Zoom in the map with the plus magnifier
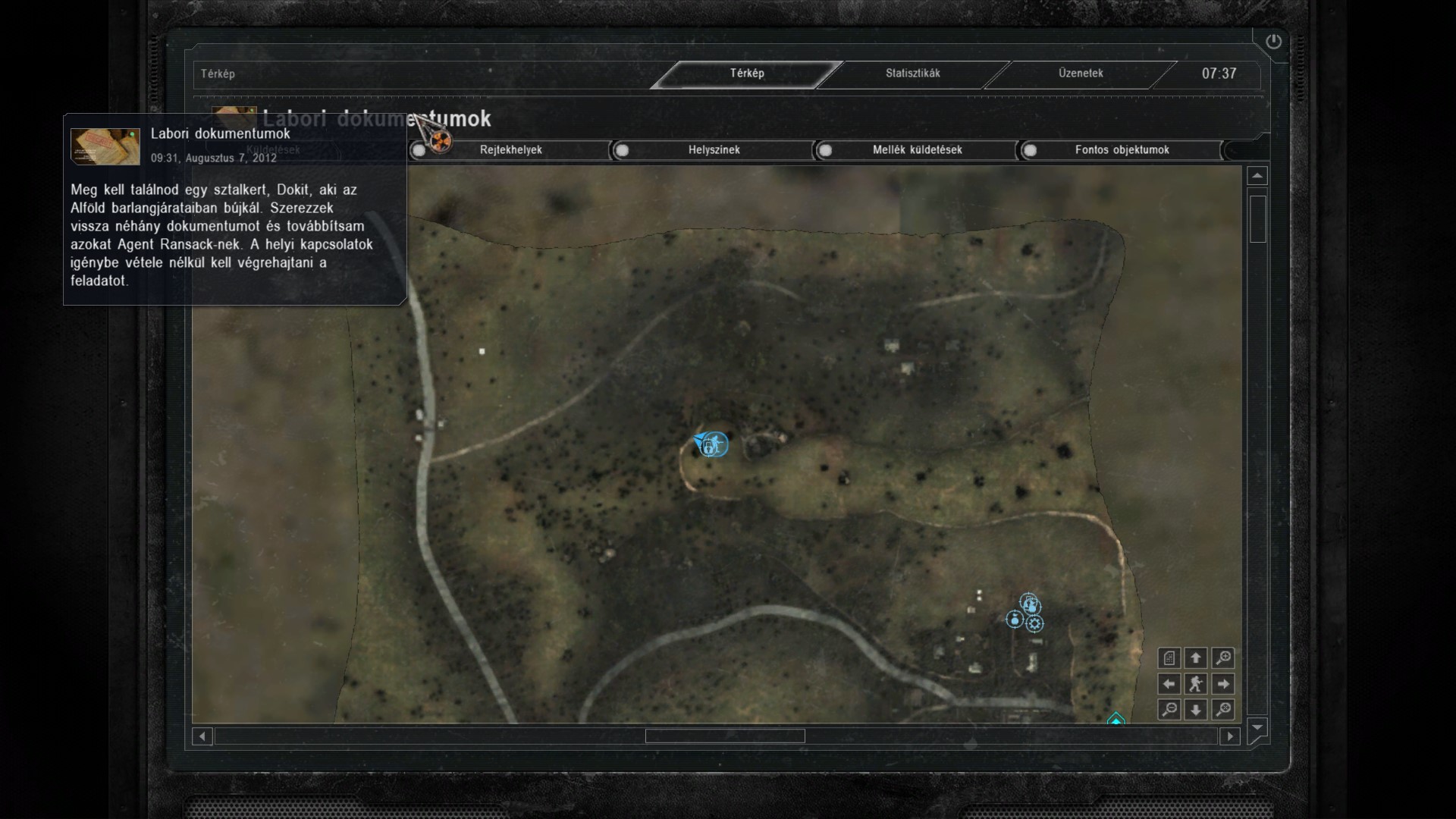The image size is (1456, 819). (1222, 658)
